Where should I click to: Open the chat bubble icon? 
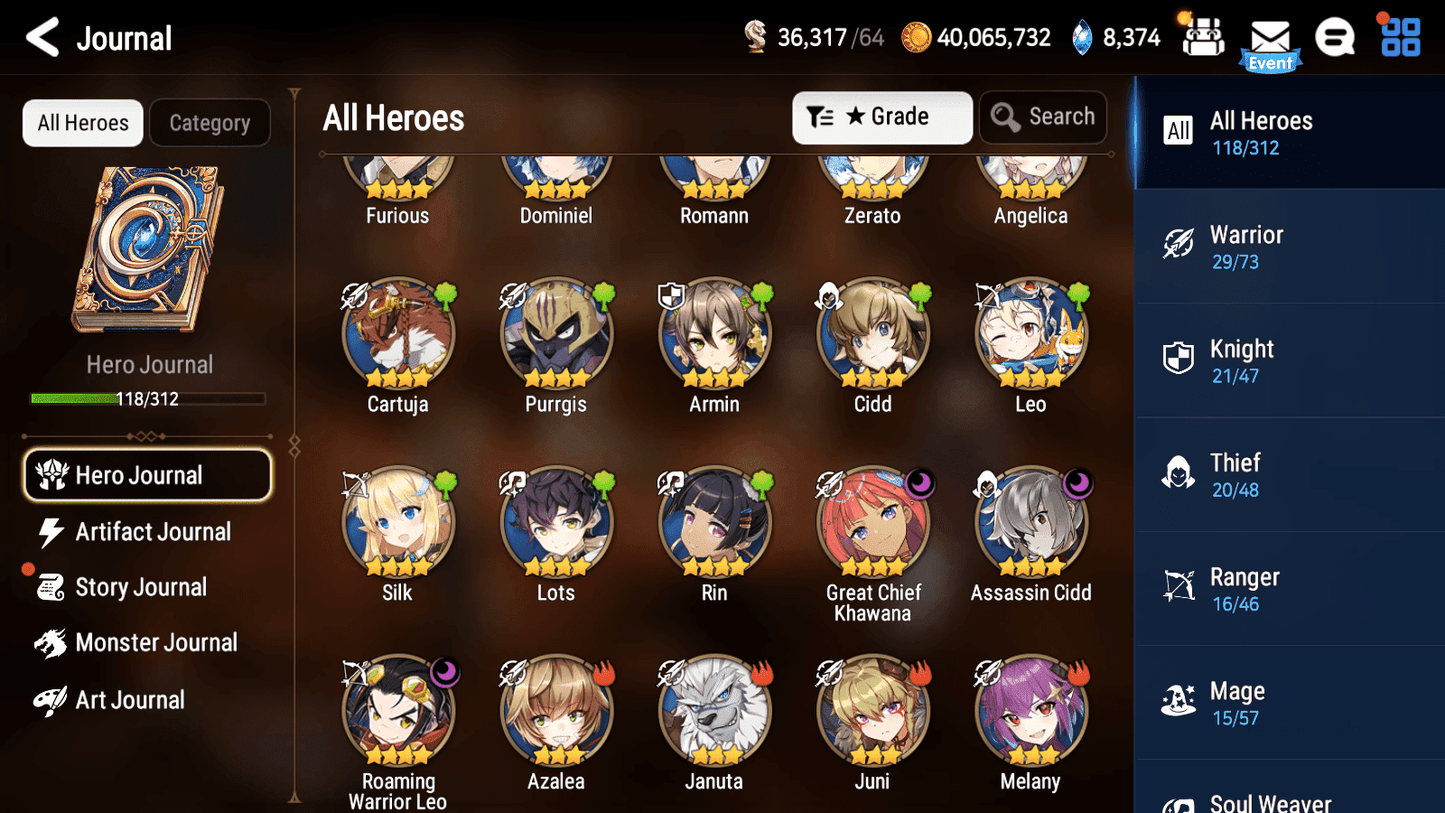[1336, 36]
